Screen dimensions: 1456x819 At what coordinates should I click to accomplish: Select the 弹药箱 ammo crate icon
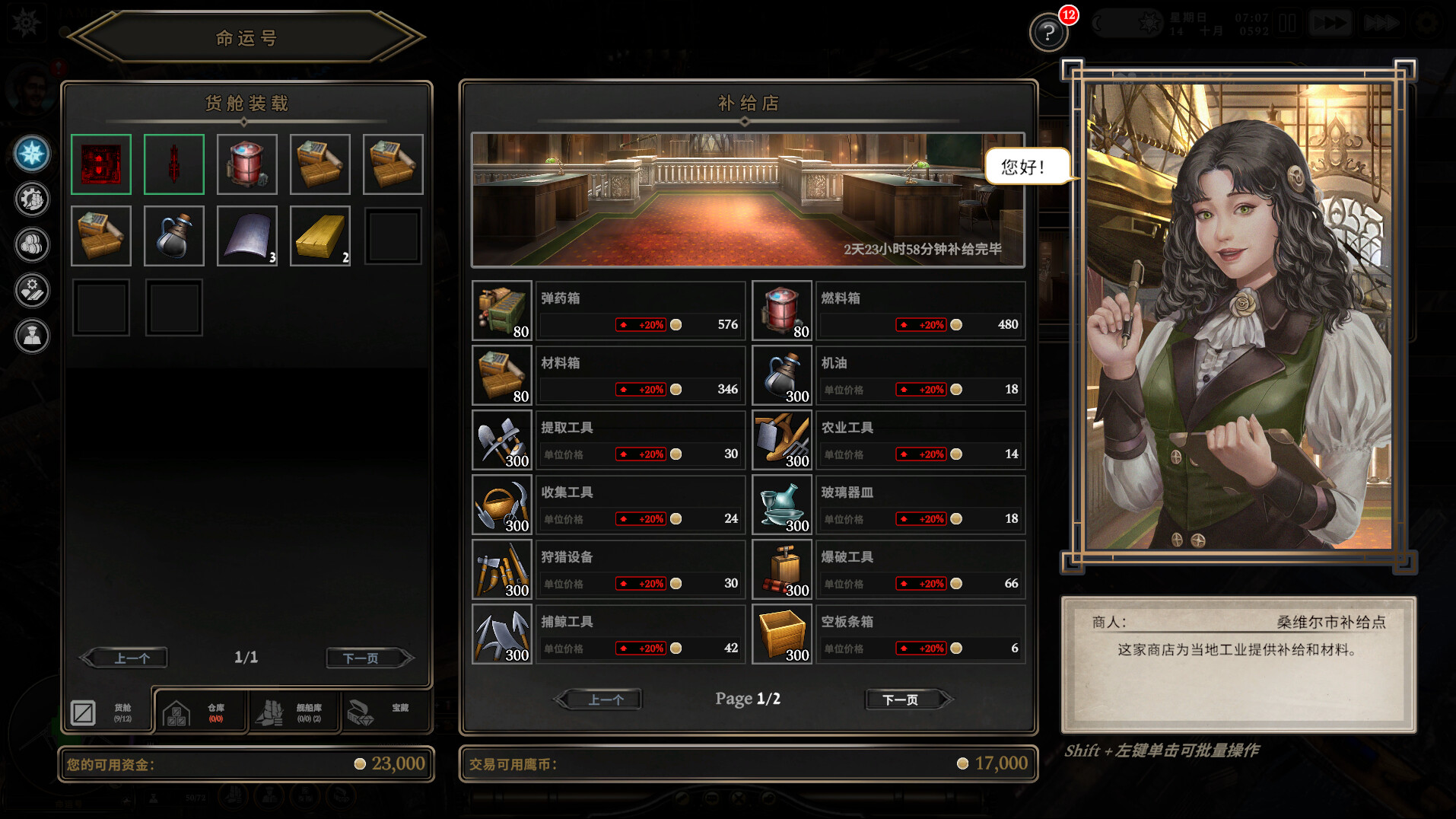click(x=501, y=310)
